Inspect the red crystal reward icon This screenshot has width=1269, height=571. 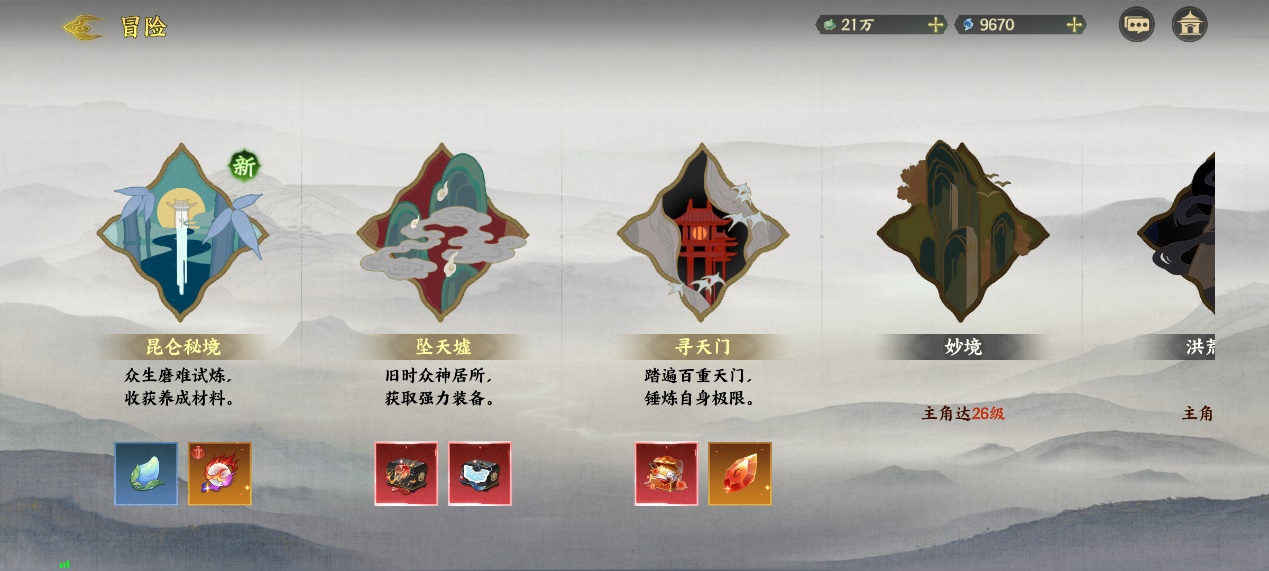coord(740,474)
